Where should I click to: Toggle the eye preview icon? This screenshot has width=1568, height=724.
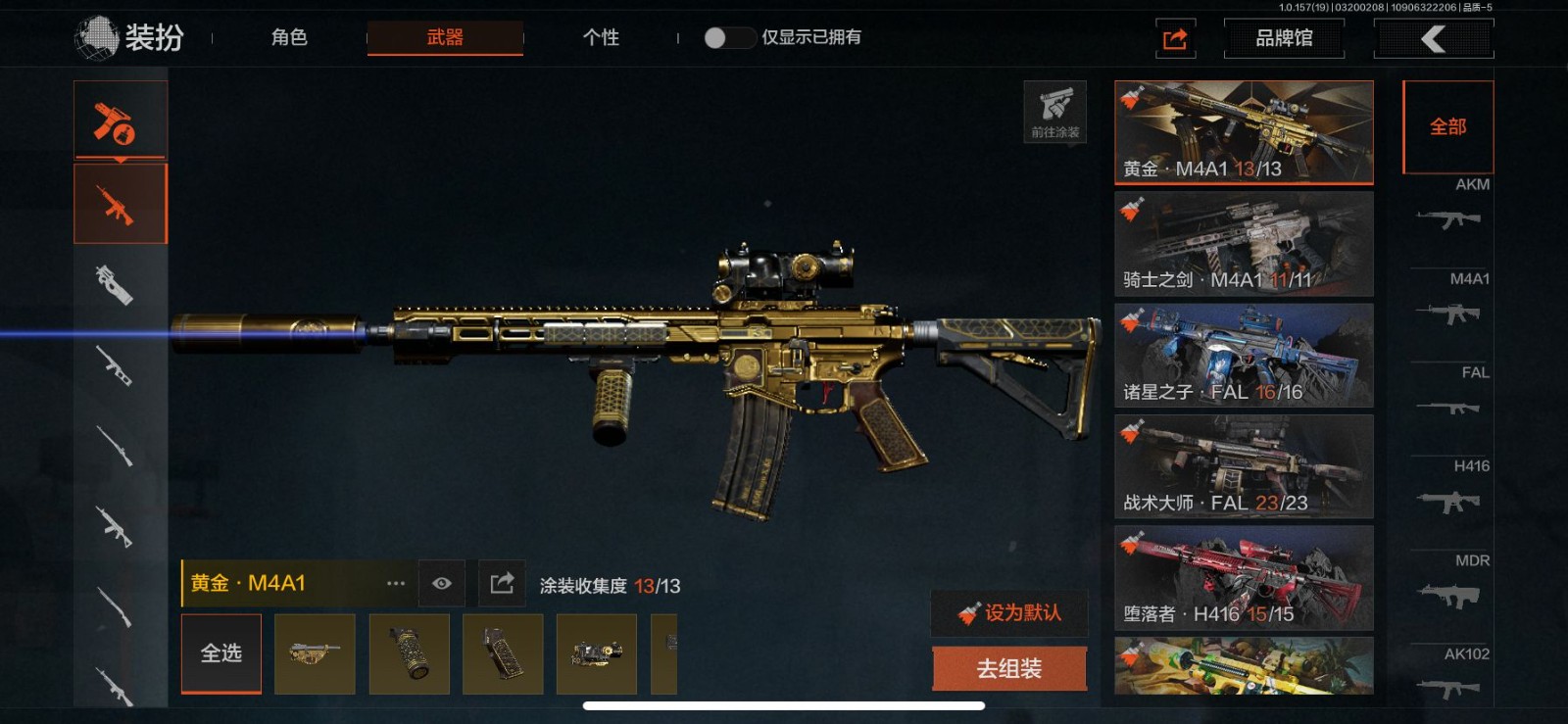(442, 584)
